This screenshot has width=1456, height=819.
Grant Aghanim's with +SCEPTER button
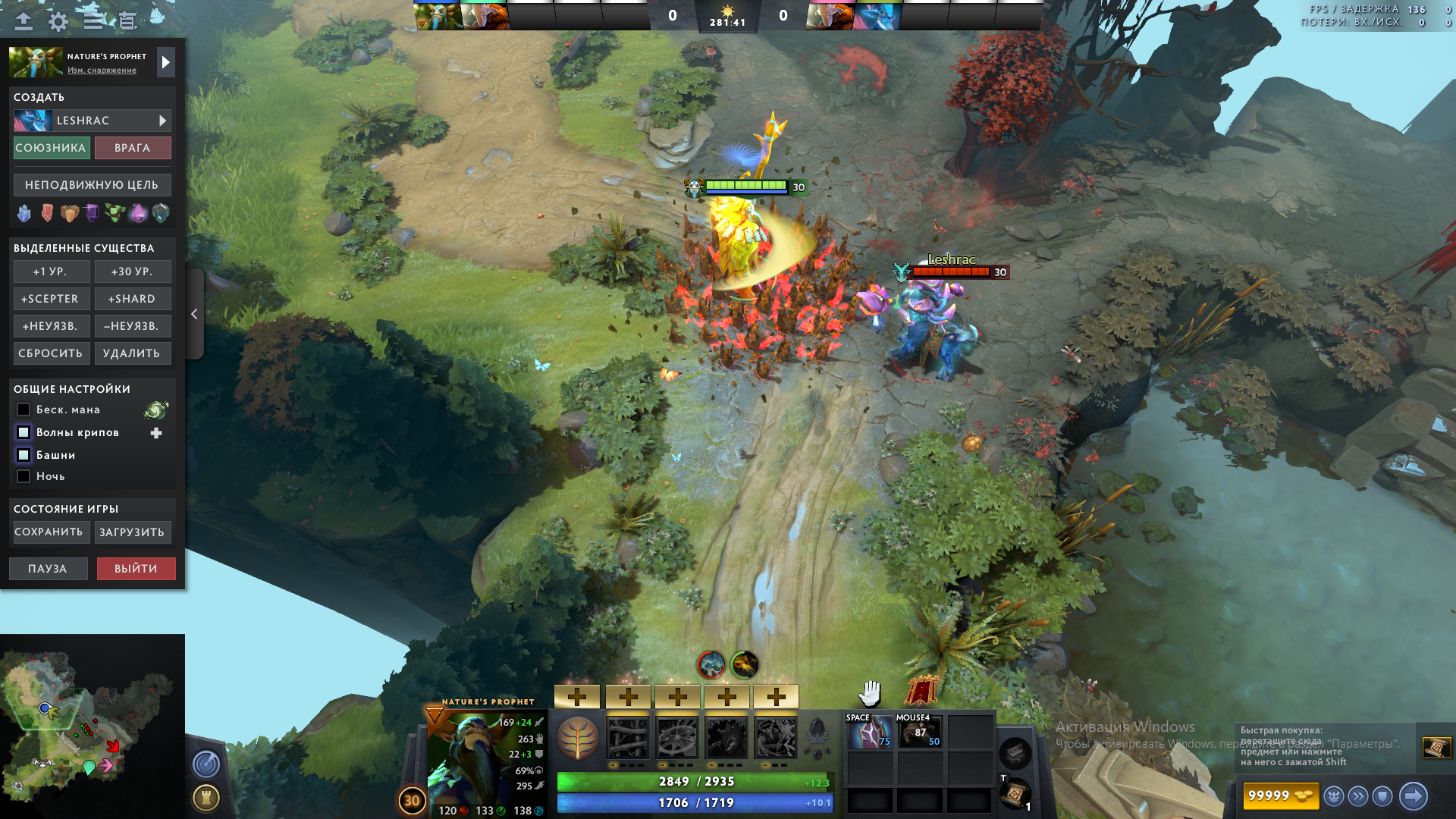[52, 299]
